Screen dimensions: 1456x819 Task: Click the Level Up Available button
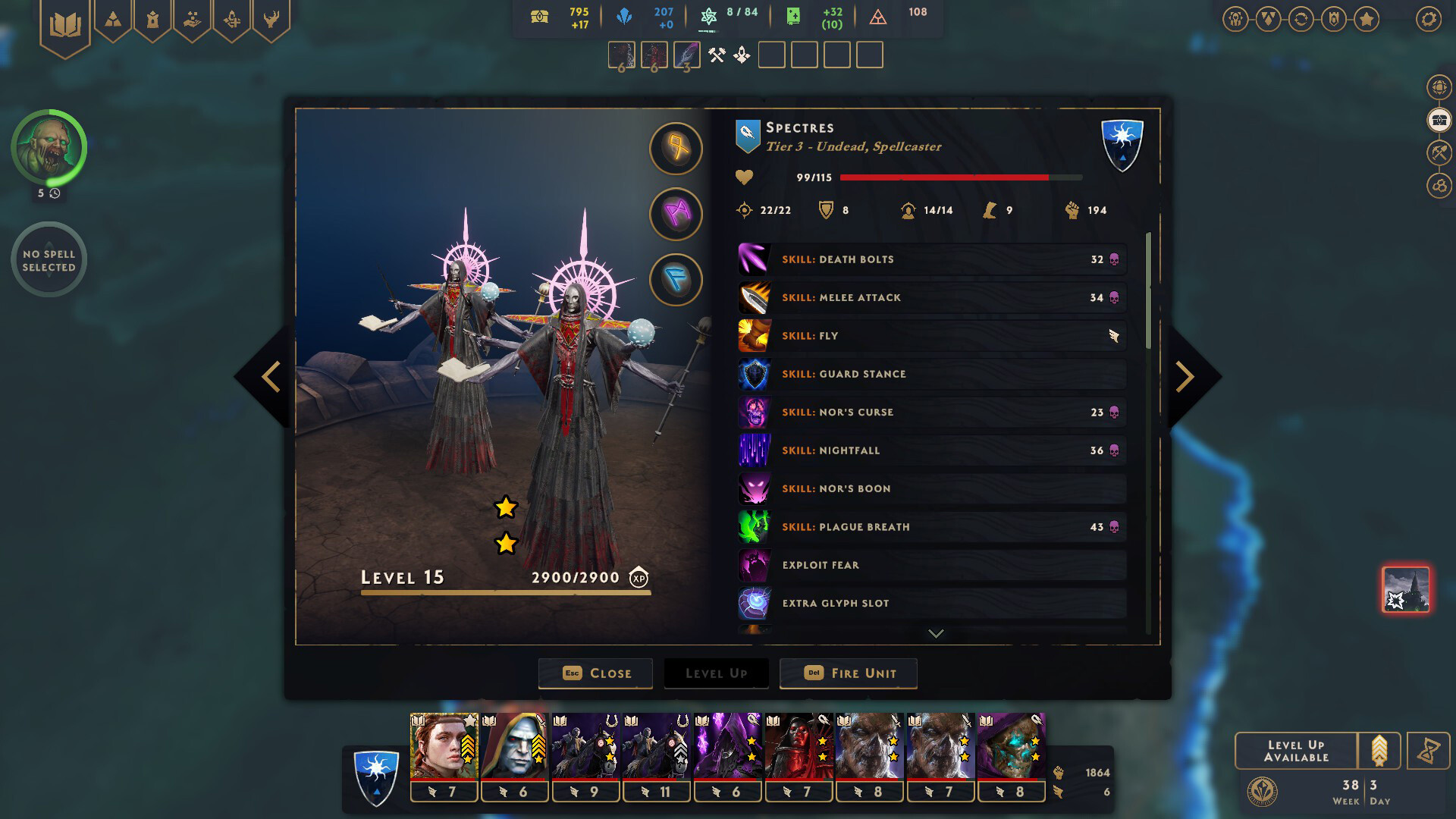(x=1298, y=750)
